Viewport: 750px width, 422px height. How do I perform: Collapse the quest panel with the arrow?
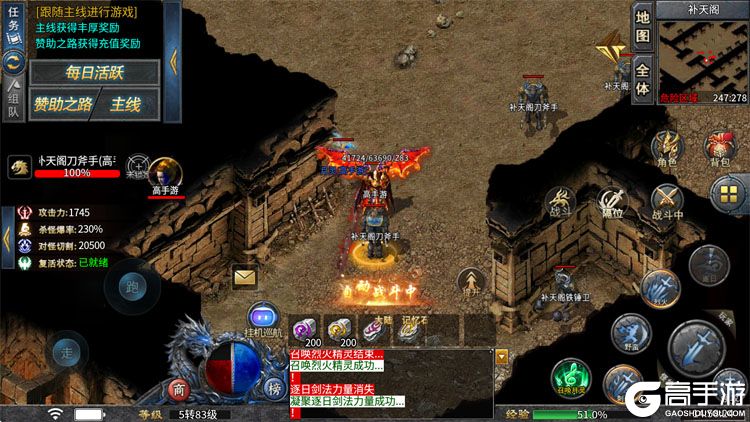pos(173,60)
